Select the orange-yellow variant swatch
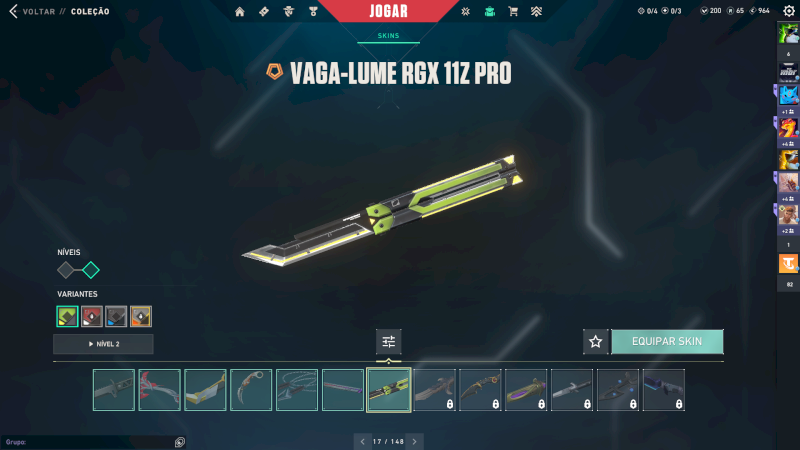Viewport: 800px width, 450px height. [x=141, y=317]
